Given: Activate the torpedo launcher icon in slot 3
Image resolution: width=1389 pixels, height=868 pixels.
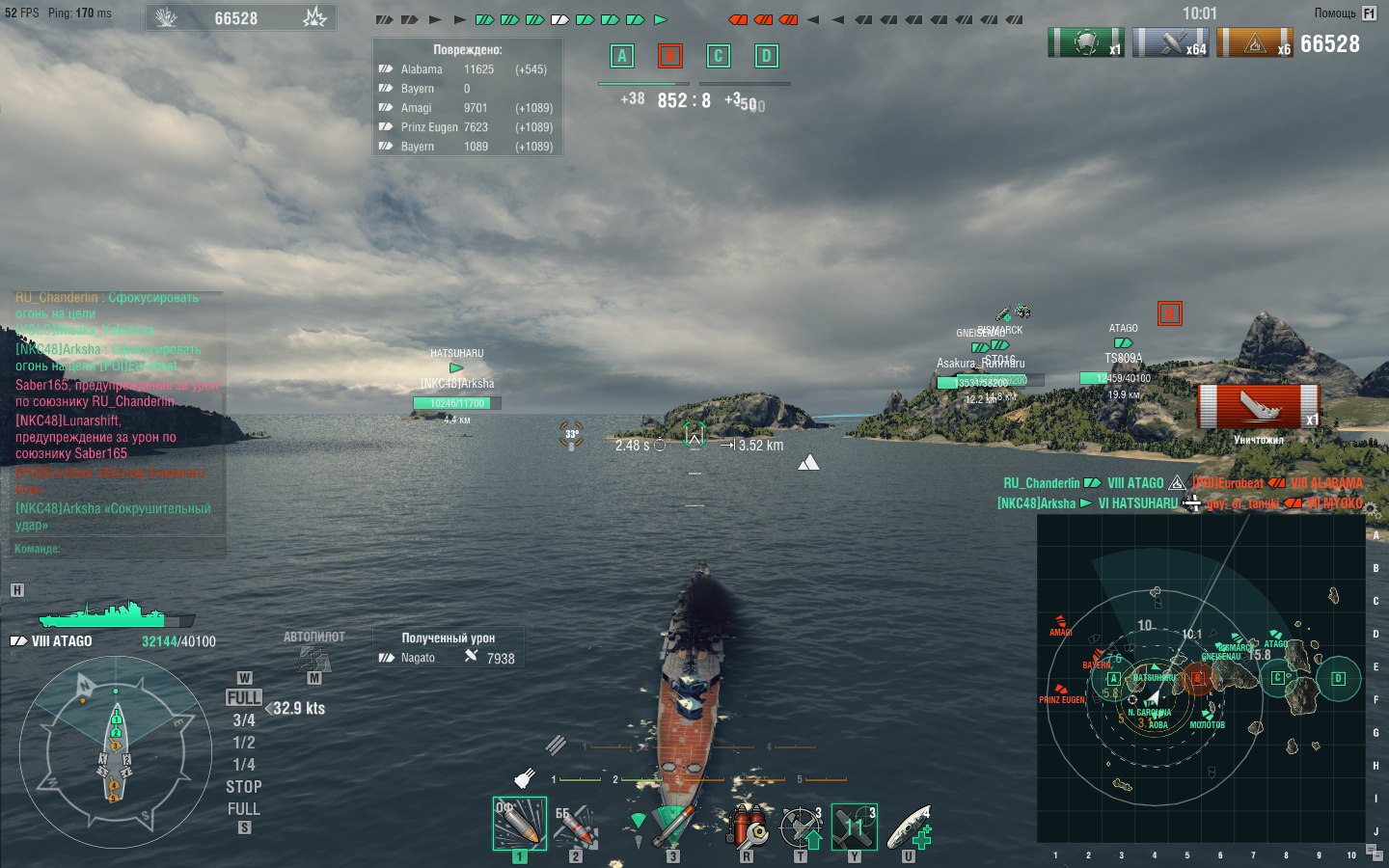Looking at the screenshot, I should point(672,825).
